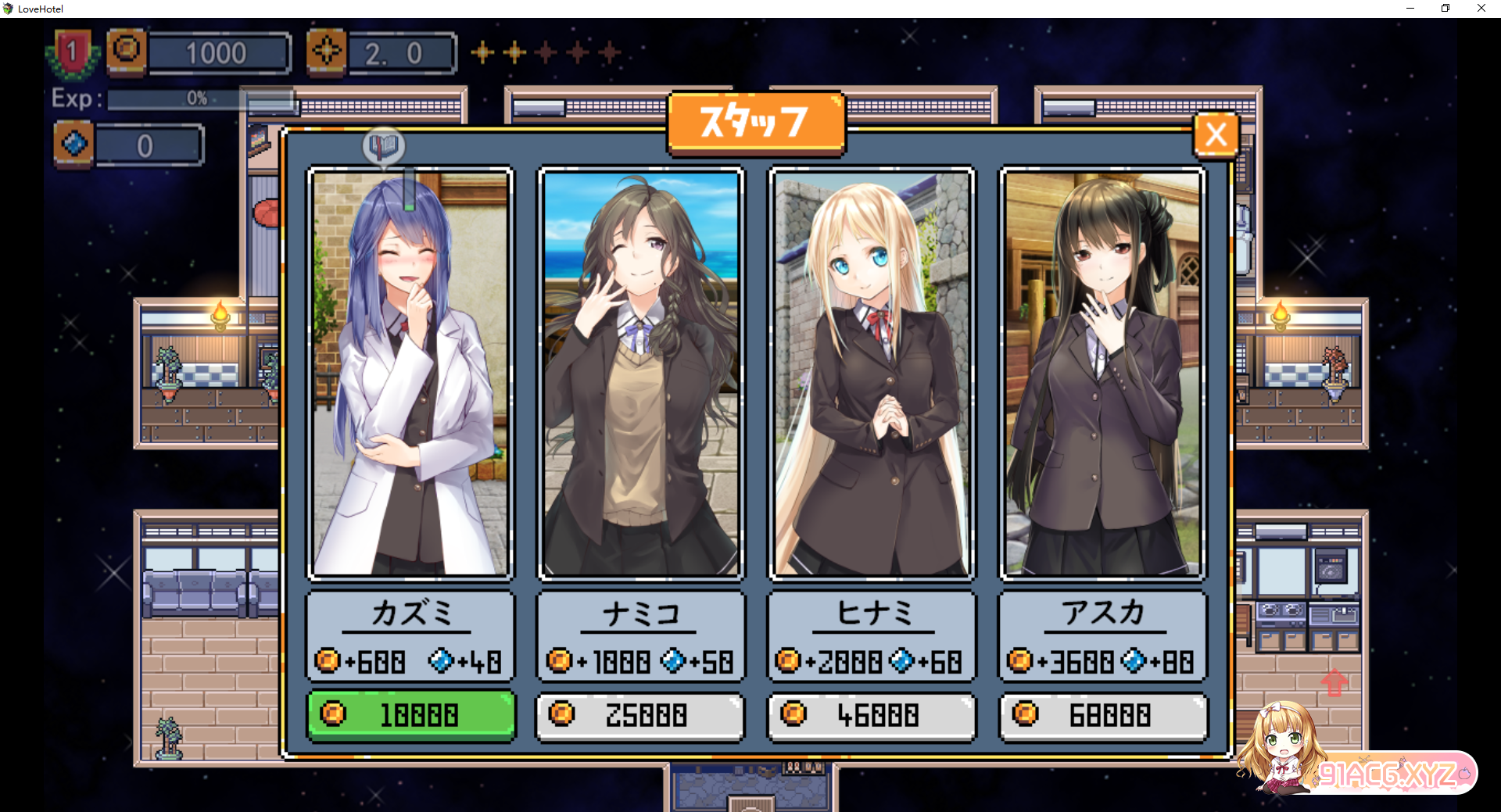The width and height of the screenshot is (1501, 812).
Task: Close the LoveHotel window
Action: coord(1481,9)
